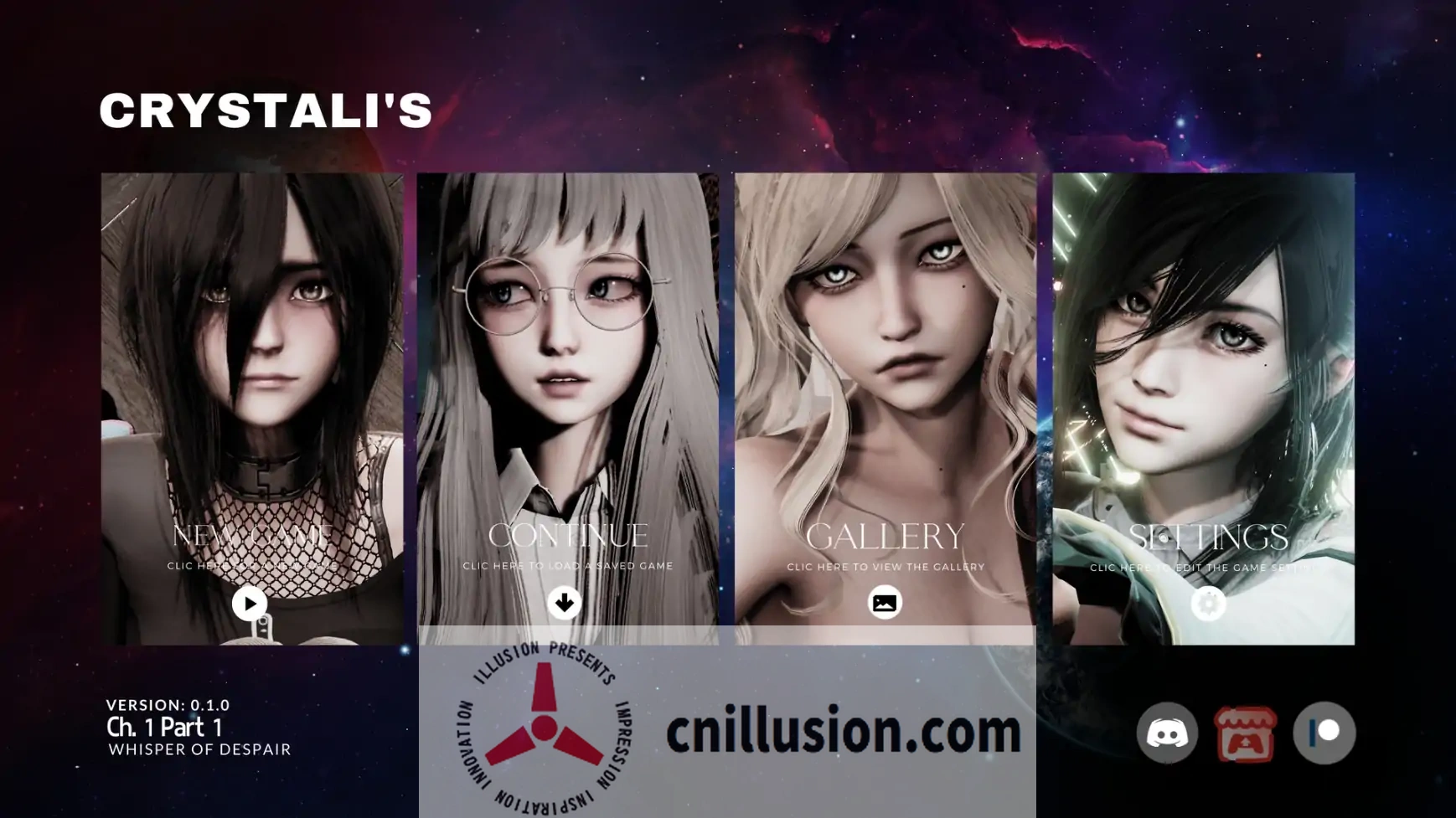Open the itch.io storefront icon

tap(1247, 732)
